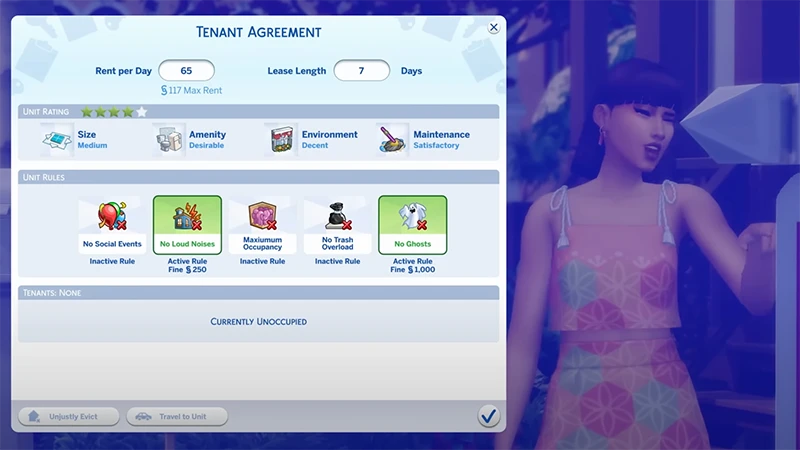Toggle the No Ghosts rule

click(412, 225)
